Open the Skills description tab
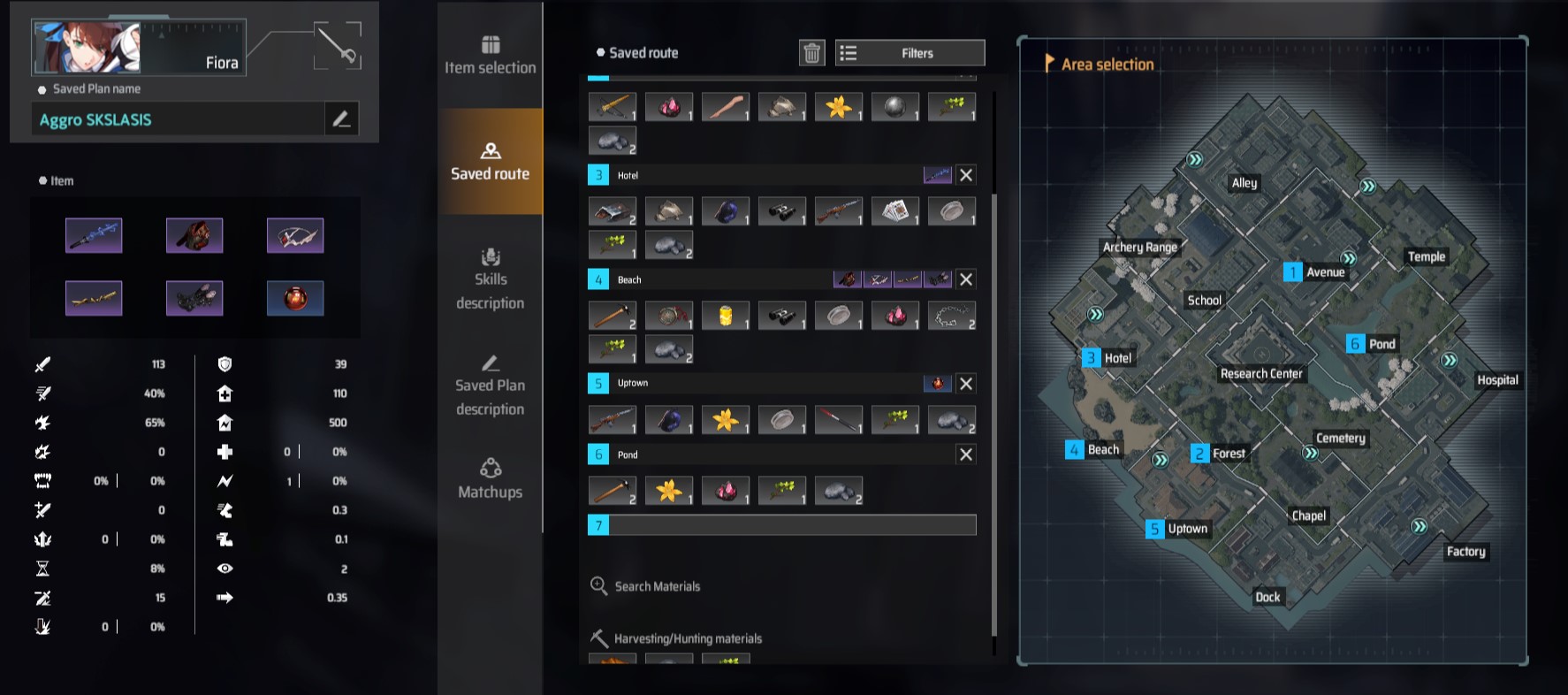The width and height of the screenshot is (1568, 695). 490,279
